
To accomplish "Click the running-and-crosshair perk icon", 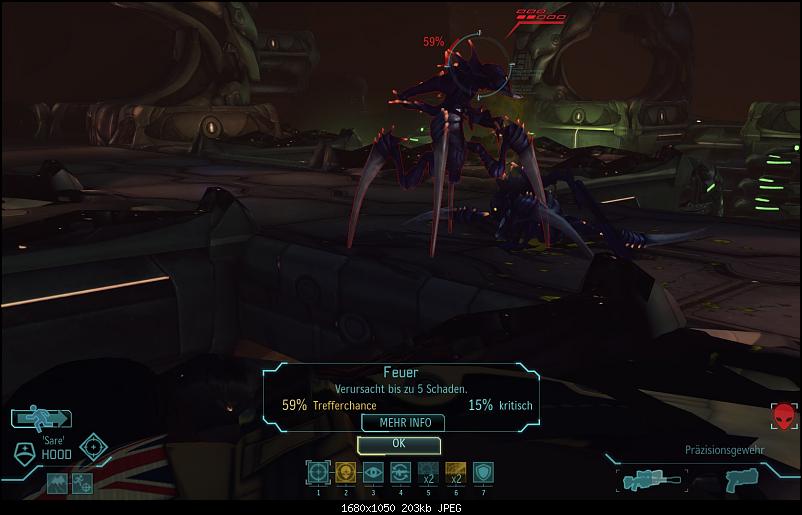I will coord(82,483).
